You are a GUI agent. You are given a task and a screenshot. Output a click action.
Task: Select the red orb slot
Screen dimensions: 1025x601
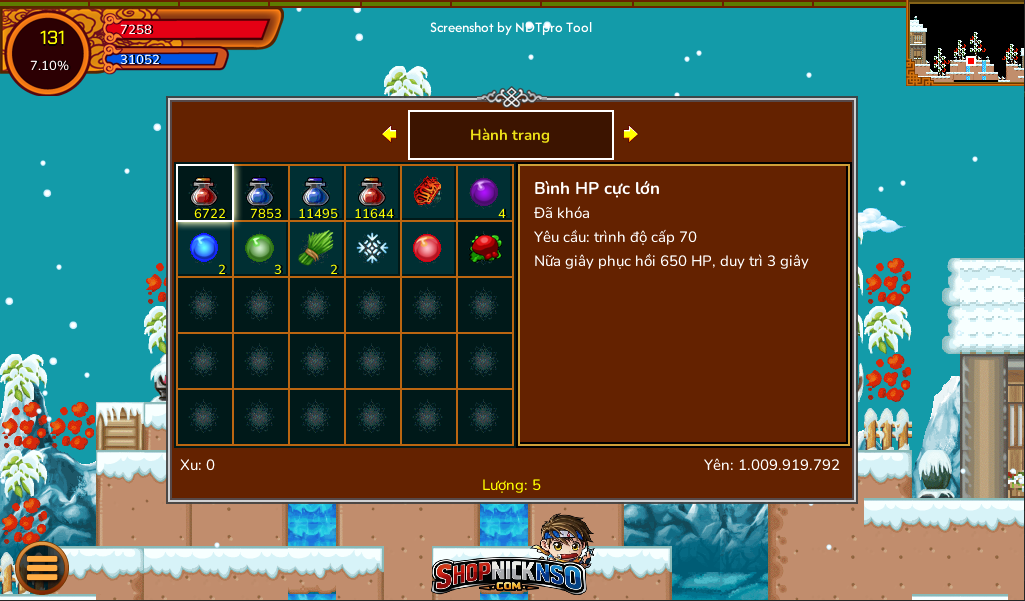click(x=429, y=248)
